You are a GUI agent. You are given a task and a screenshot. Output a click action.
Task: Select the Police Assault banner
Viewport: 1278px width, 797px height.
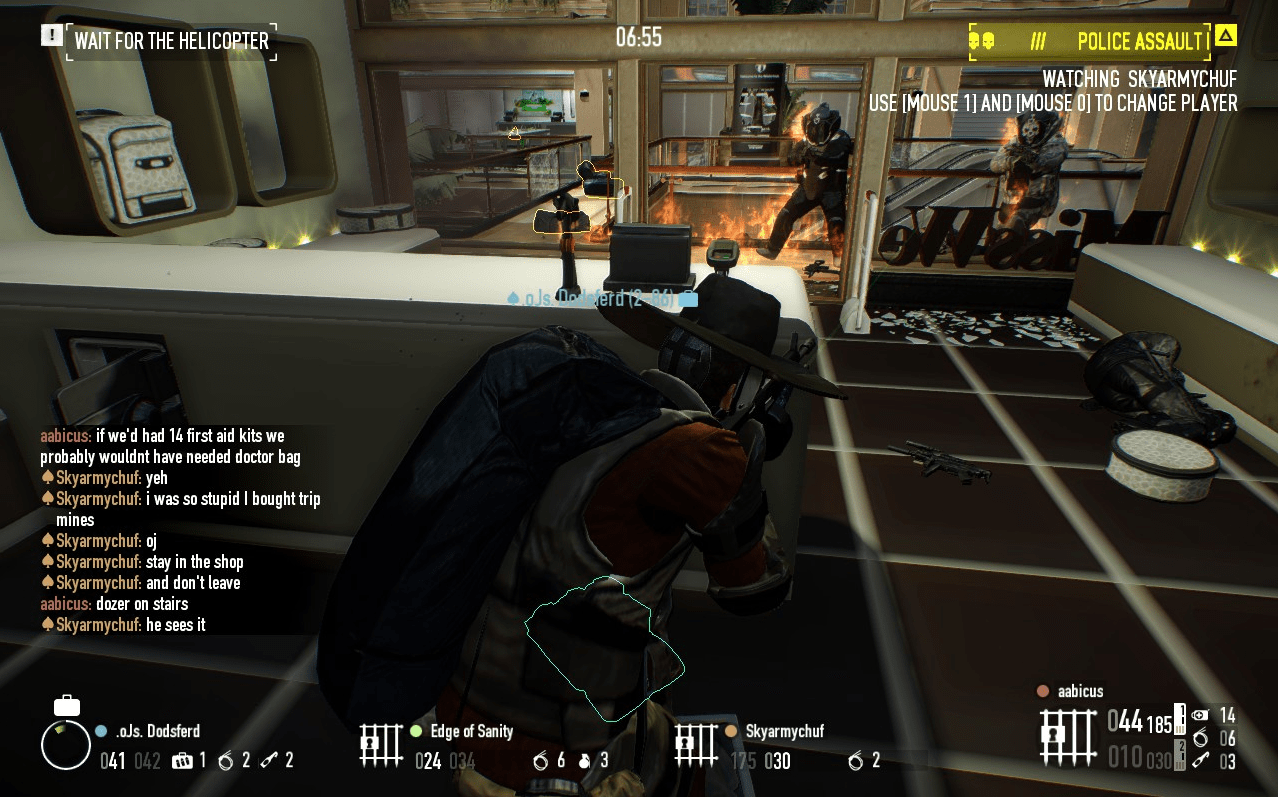1090,42
